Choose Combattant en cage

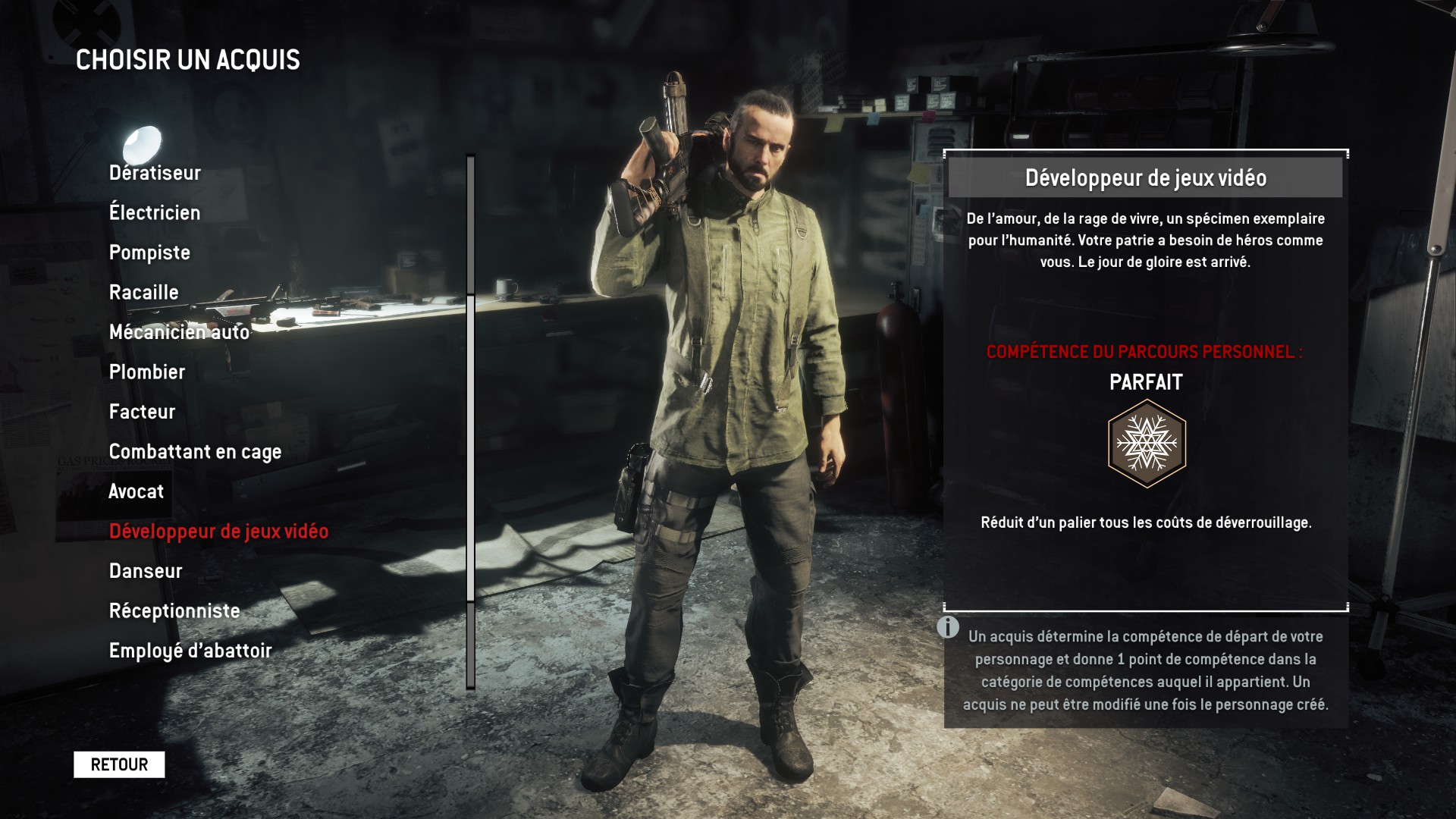(195, 452)
